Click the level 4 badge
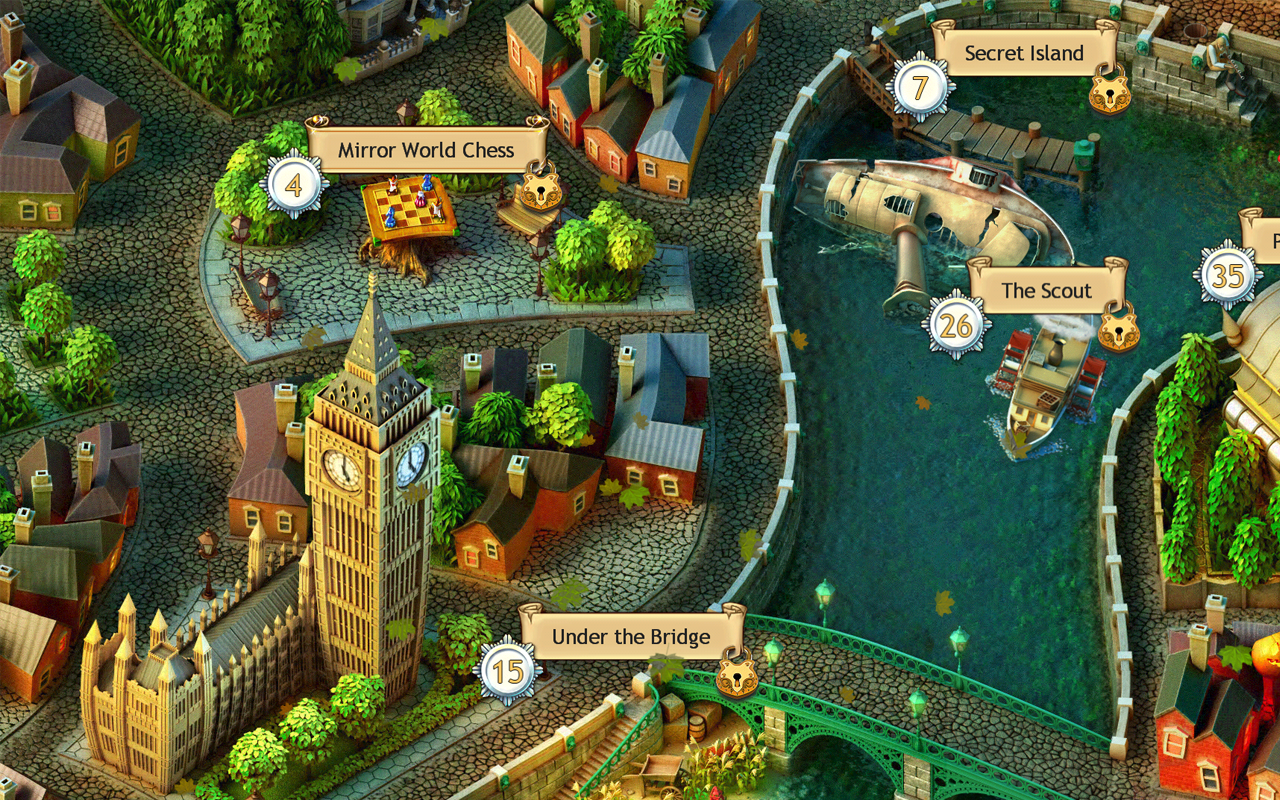This screenshot has height=800, width=1280. pos(293,185)
